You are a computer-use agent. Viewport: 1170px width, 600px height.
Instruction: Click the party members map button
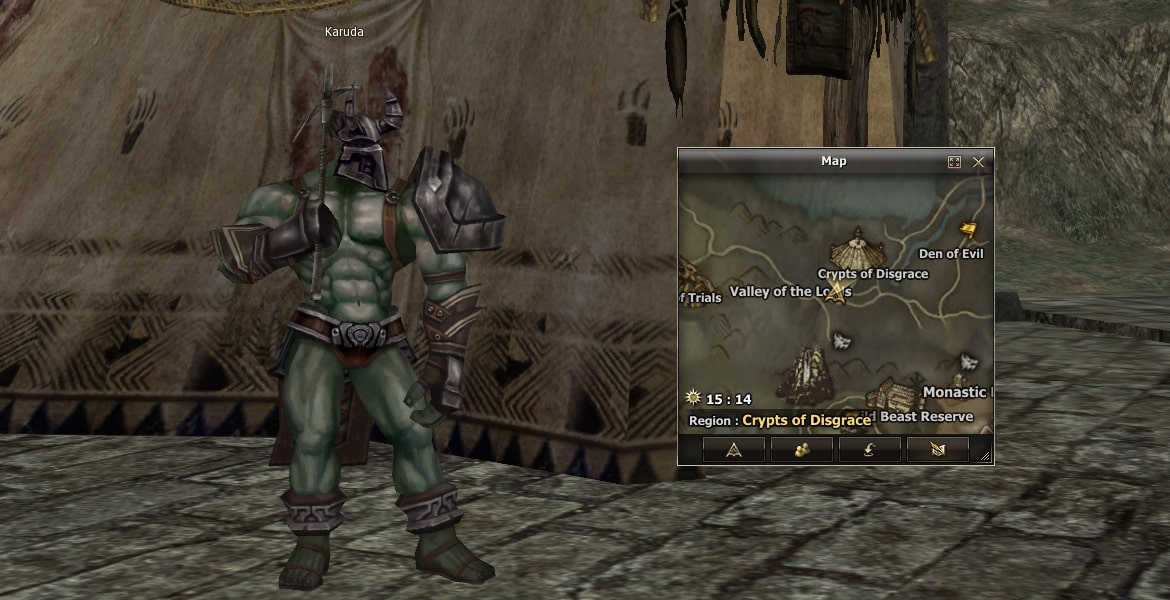pos(802,450)
